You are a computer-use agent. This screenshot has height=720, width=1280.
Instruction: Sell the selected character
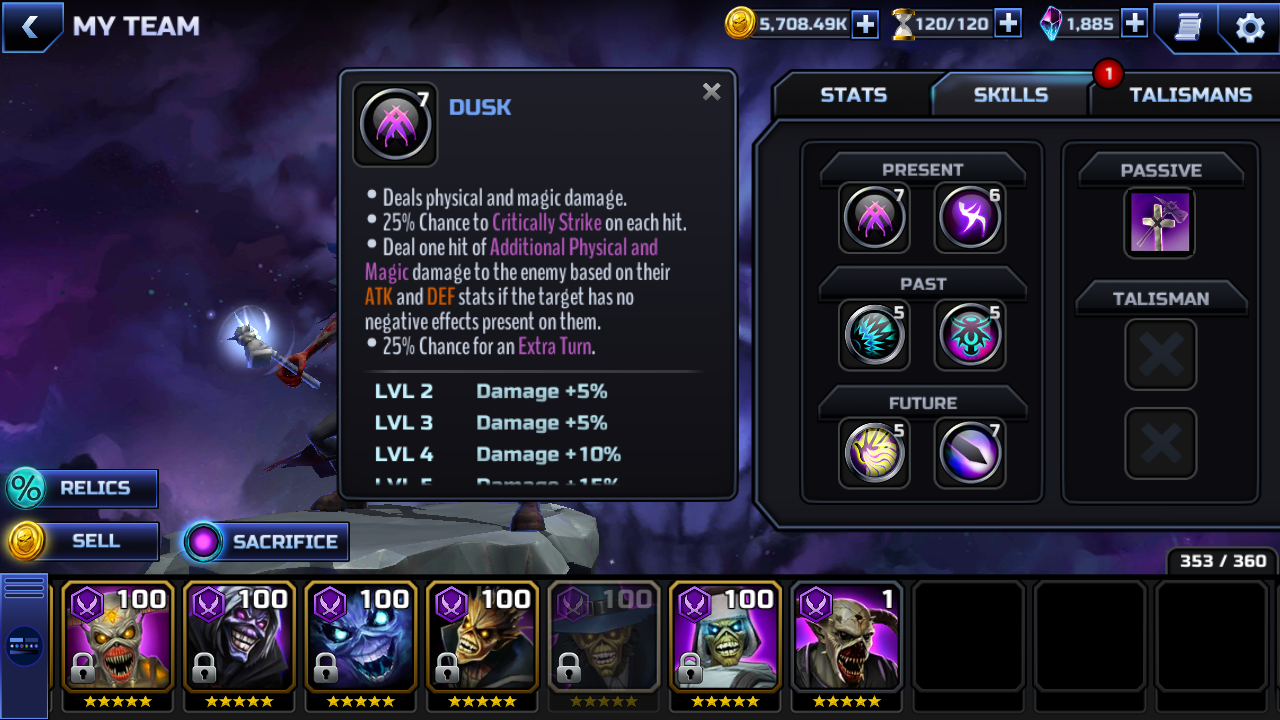click(x=82, y=542)
